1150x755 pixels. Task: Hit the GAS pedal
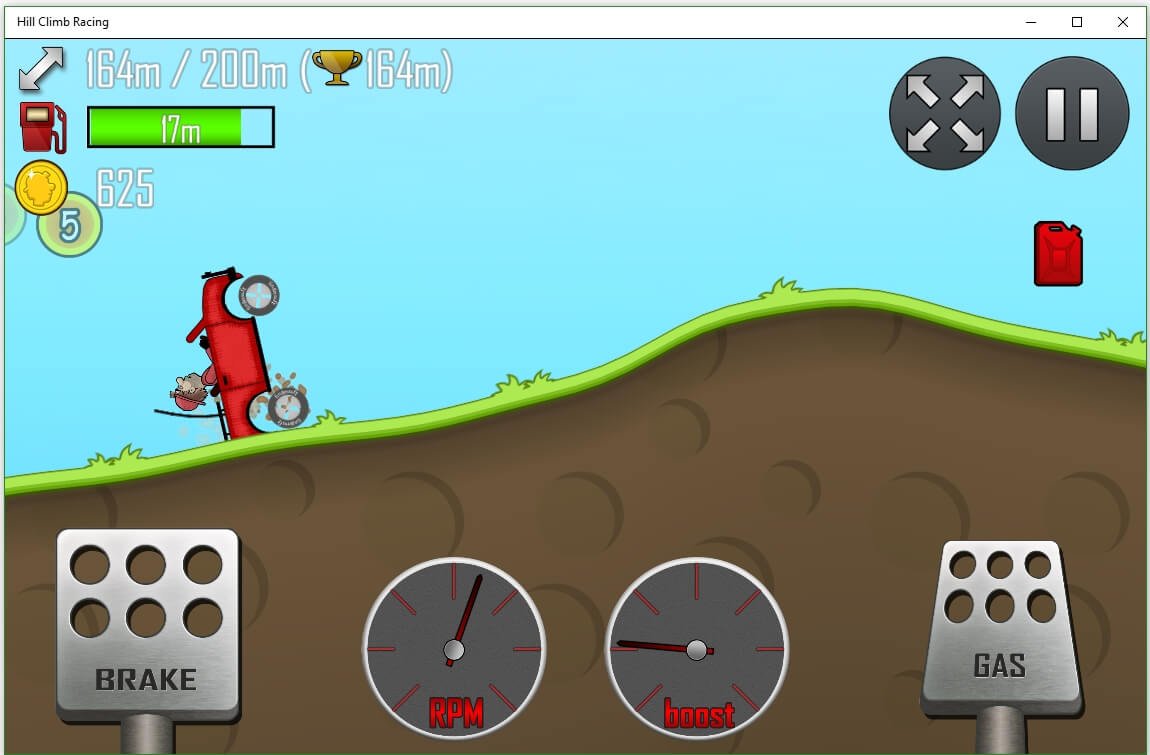click(x=1001, y=625)
